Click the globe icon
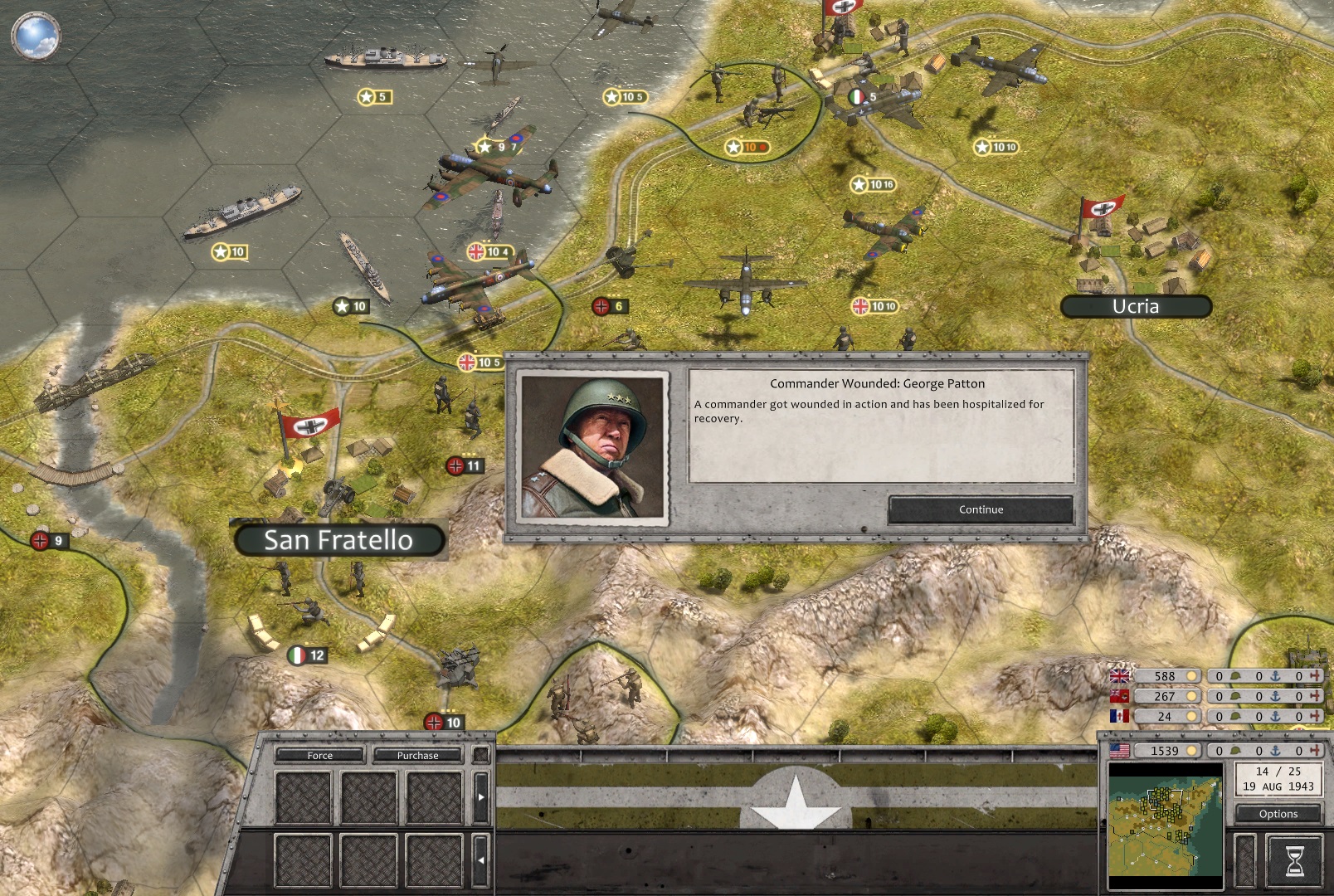The width and height of the screenshot is (1334, 896). click(x=36, y=36)
